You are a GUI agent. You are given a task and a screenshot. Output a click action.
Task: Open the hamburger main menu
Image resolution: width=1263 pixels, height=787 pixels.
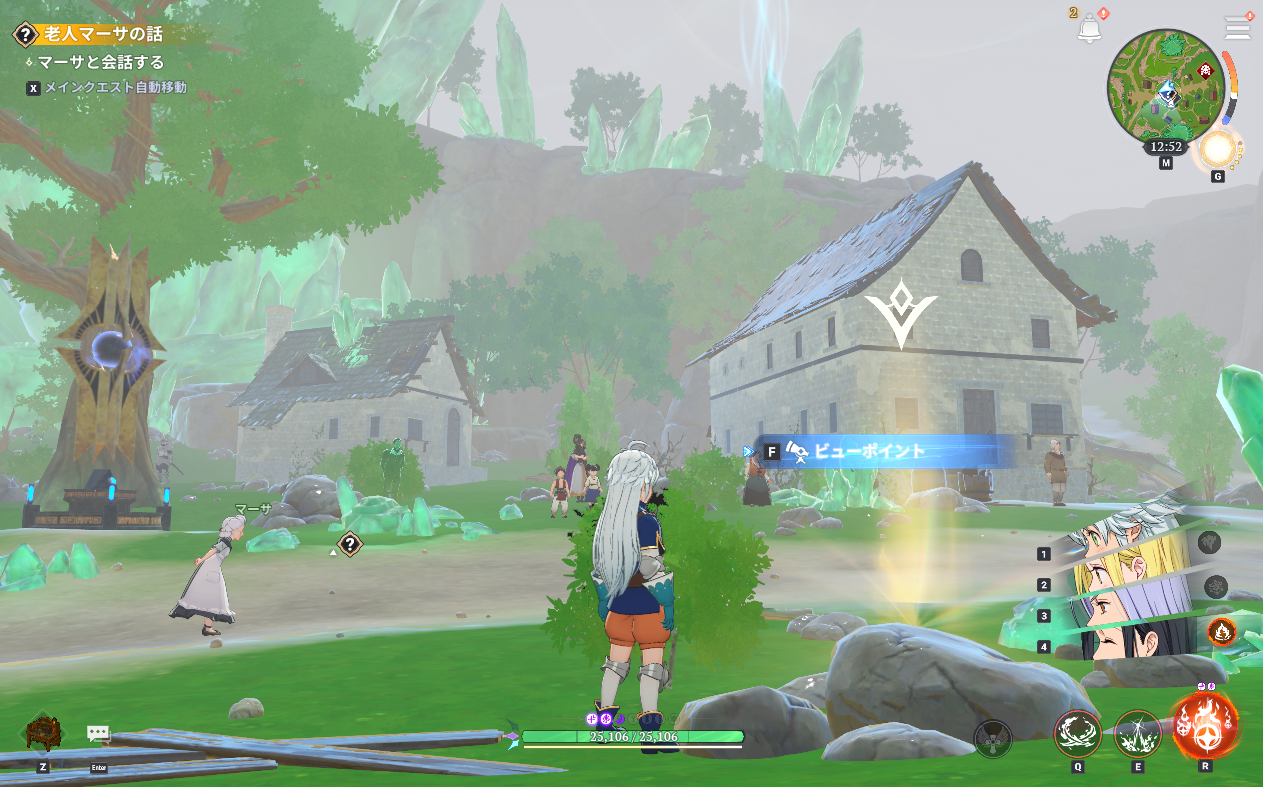[1238, 28]
